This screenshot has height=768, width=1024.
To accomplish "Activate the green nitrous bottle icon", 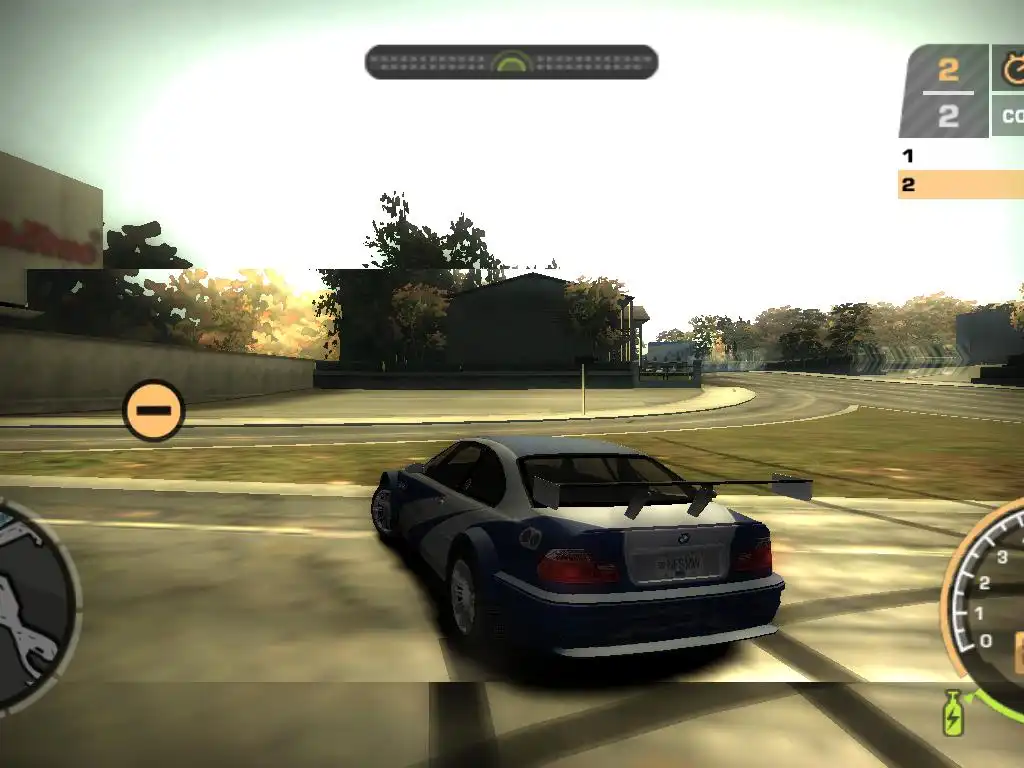I will point(953,713).
